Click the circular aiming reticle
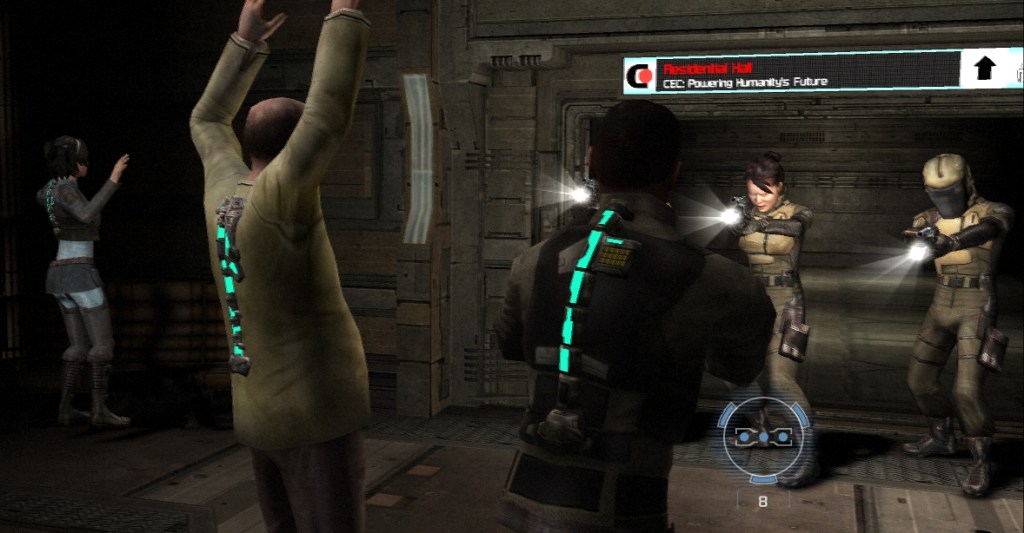Image resolution: width=1024 pixels, height=533 pixels. (x=762, y=437)
